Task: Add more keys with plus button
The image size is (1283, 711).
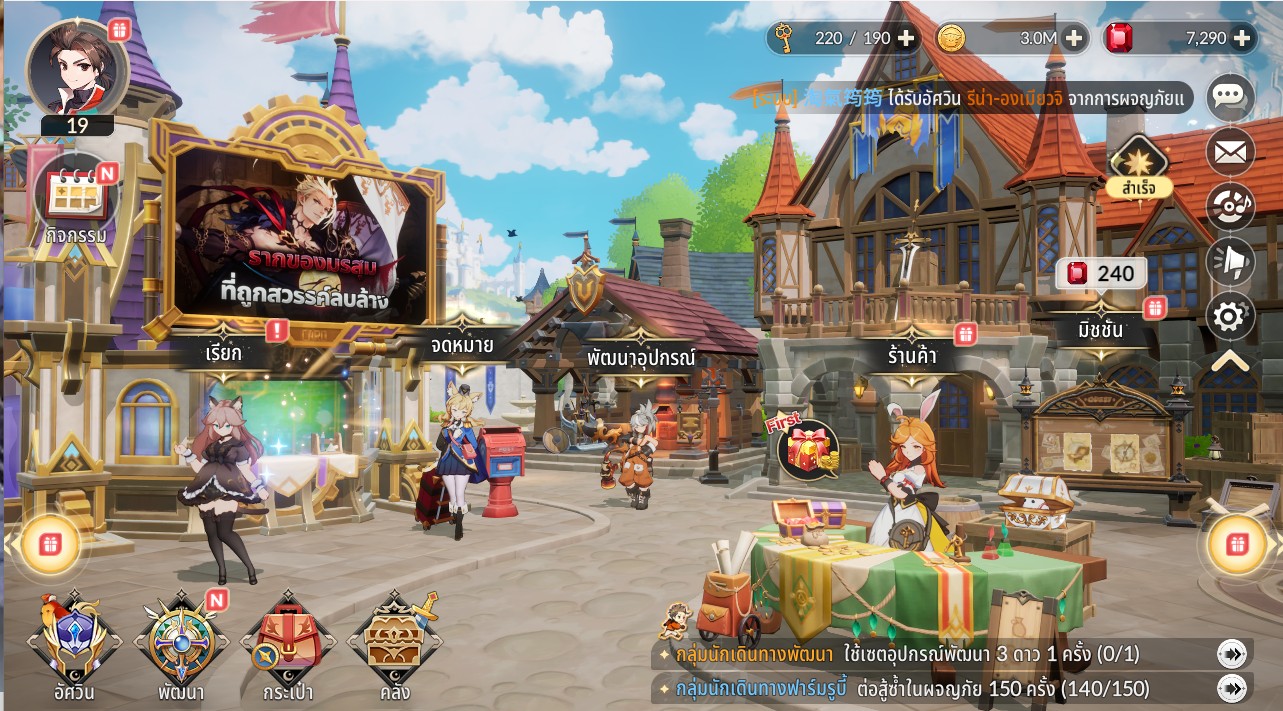Action: 906,38
